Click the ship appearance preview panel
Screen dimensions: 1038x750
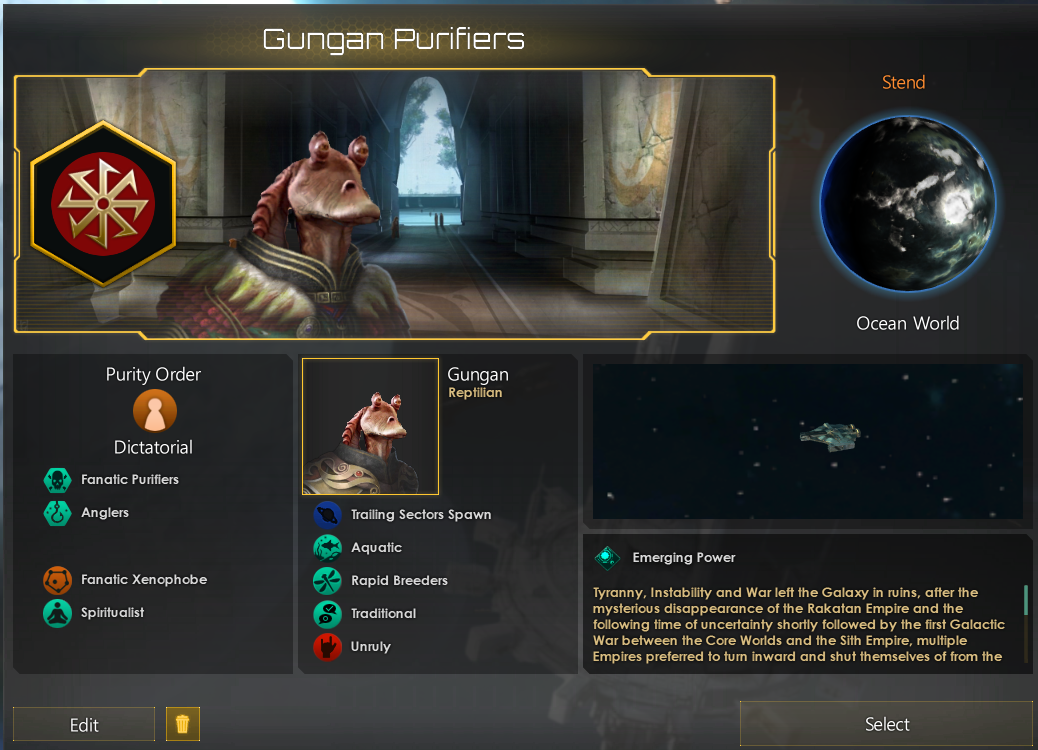(807, 441)
